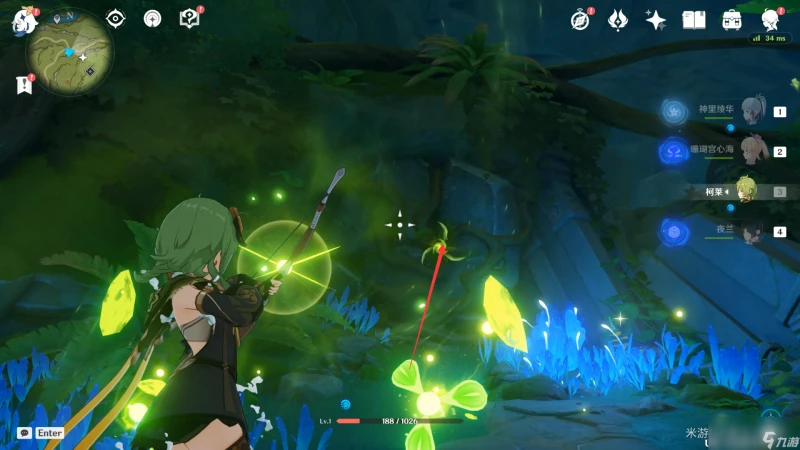Image resolution: width=800 pixels, height=450 pixels.
Task: Open the question-mark tutorial book icon
Action: [x=189, y=19]
